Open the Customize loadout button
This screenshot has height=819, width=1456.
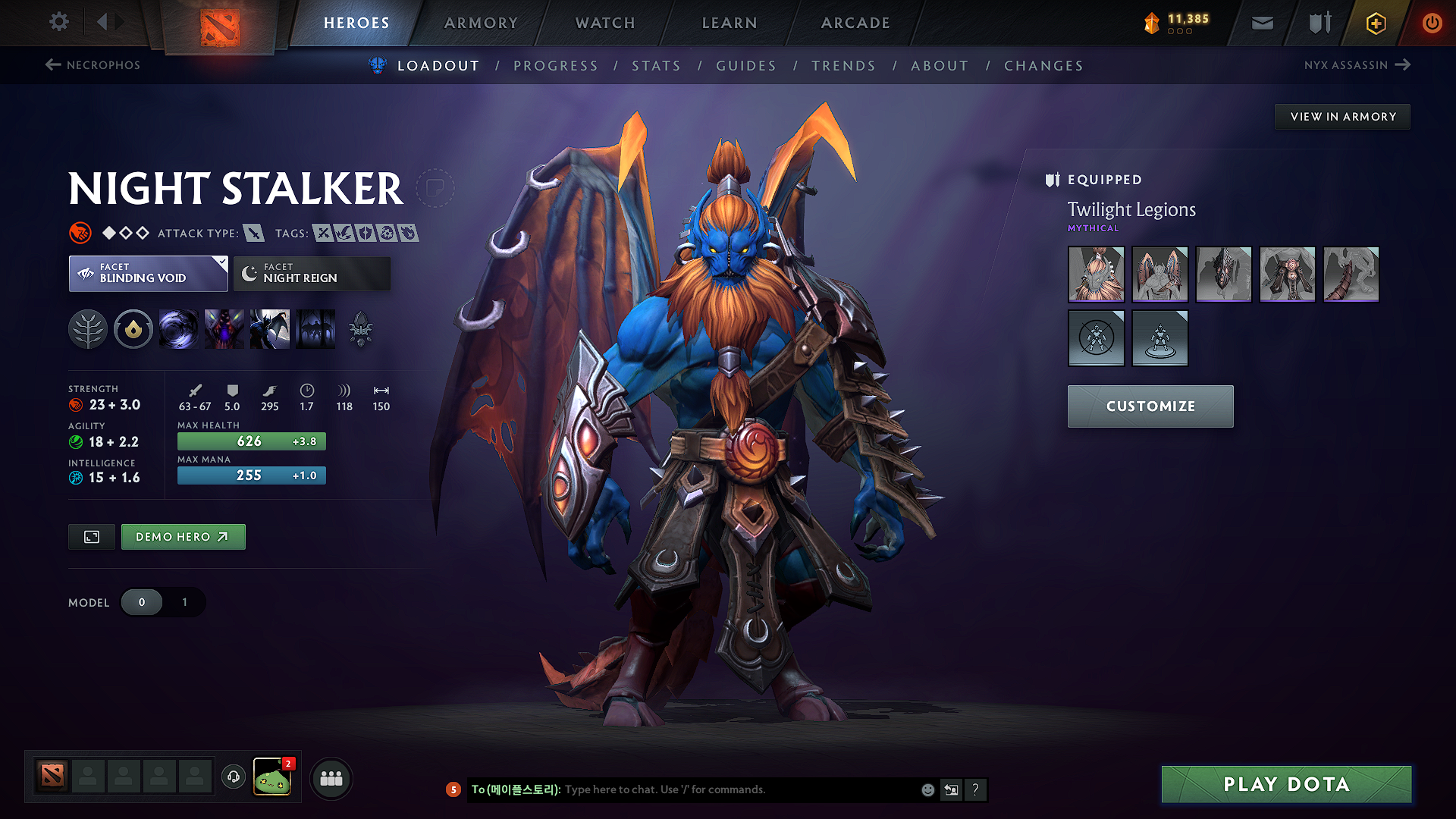pyautogui.click(x=1150, y=406)
